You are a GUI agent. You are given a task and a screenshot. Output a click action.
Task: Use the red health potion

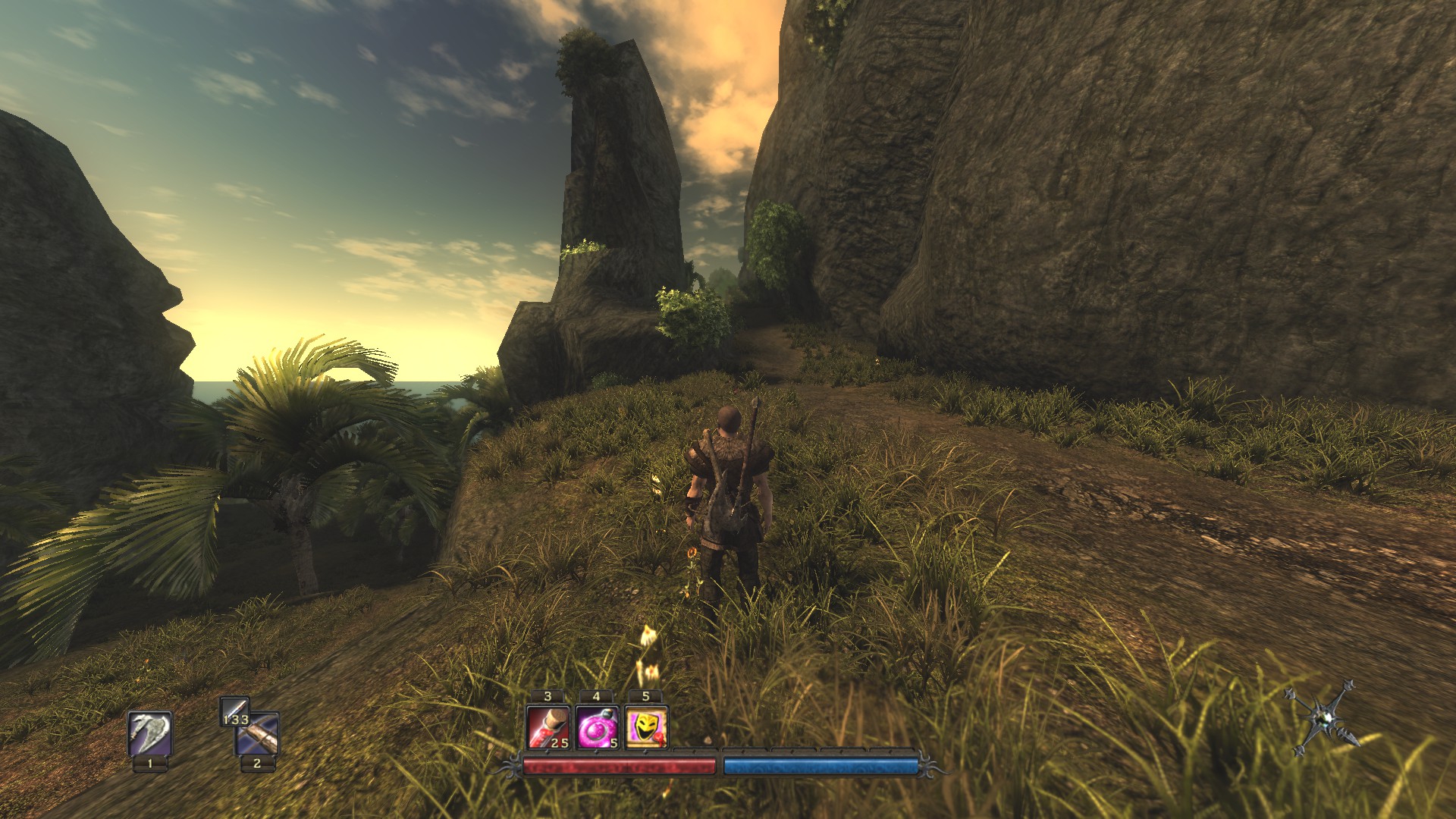[548, 727]
